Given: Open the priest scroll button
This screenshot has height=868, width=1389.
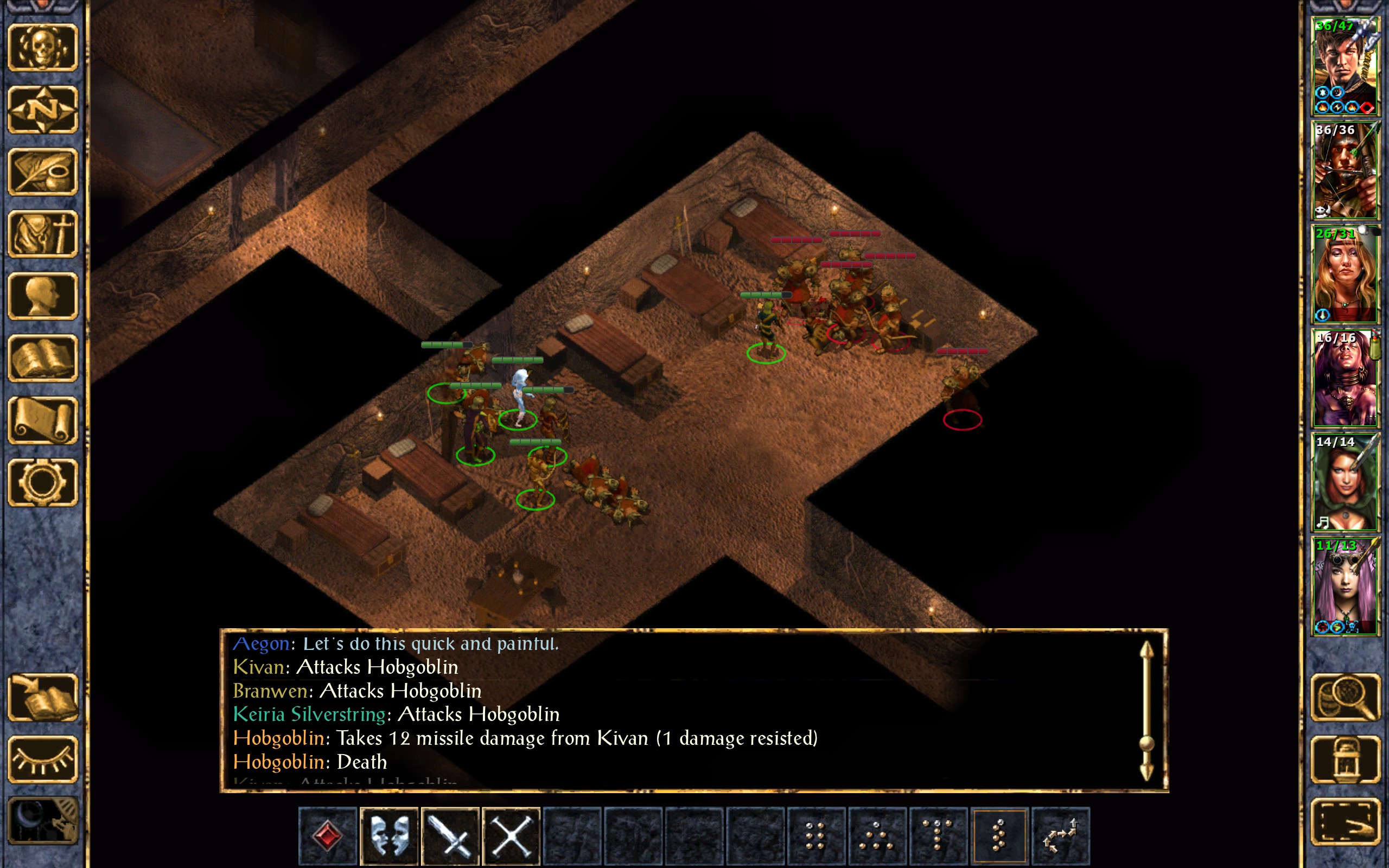Looking at the screenshot, I should [42, 420].
